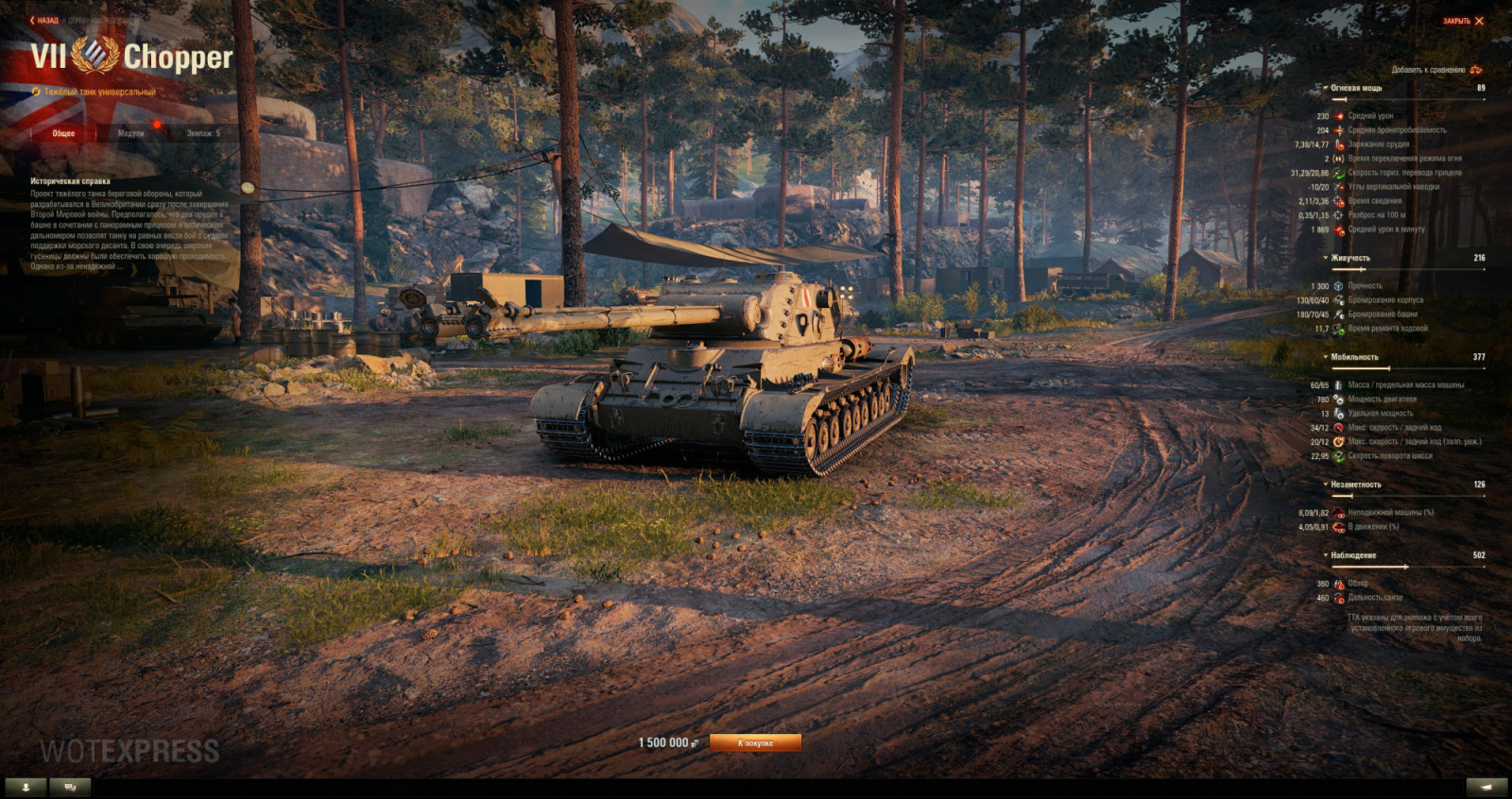1512x799 pixels.
Task: Click the Бронирование башни turret armor icon
Action: [x=1341, y=315]
